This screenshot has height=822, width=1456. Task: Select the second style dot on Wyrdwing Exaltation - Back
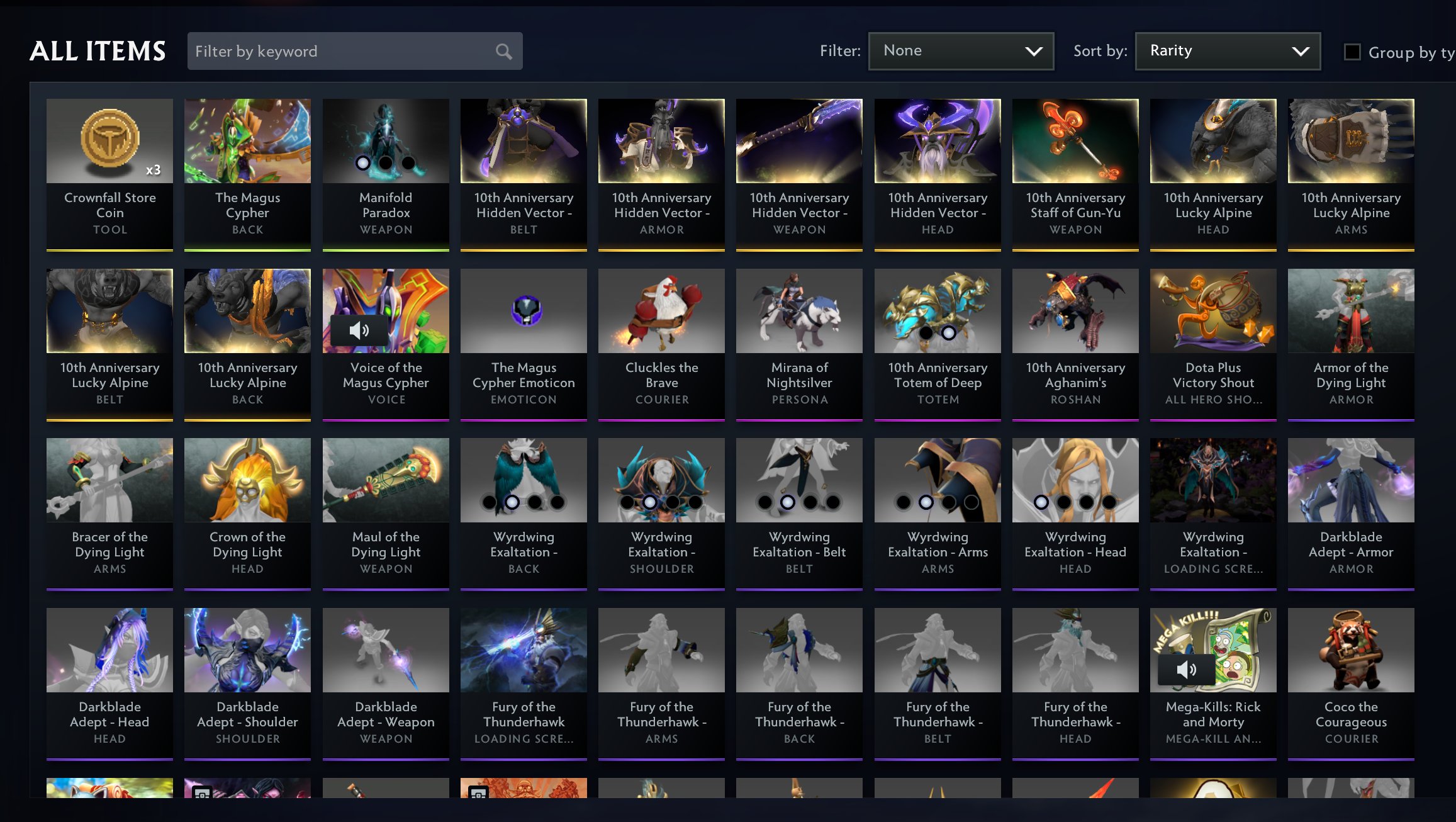click(x=510, y=502)
